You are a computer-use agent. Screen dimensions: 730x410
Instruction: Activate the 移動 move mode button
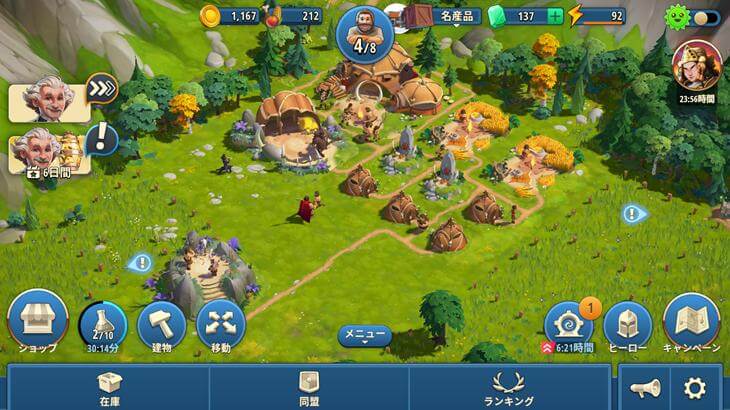point(220,324)
